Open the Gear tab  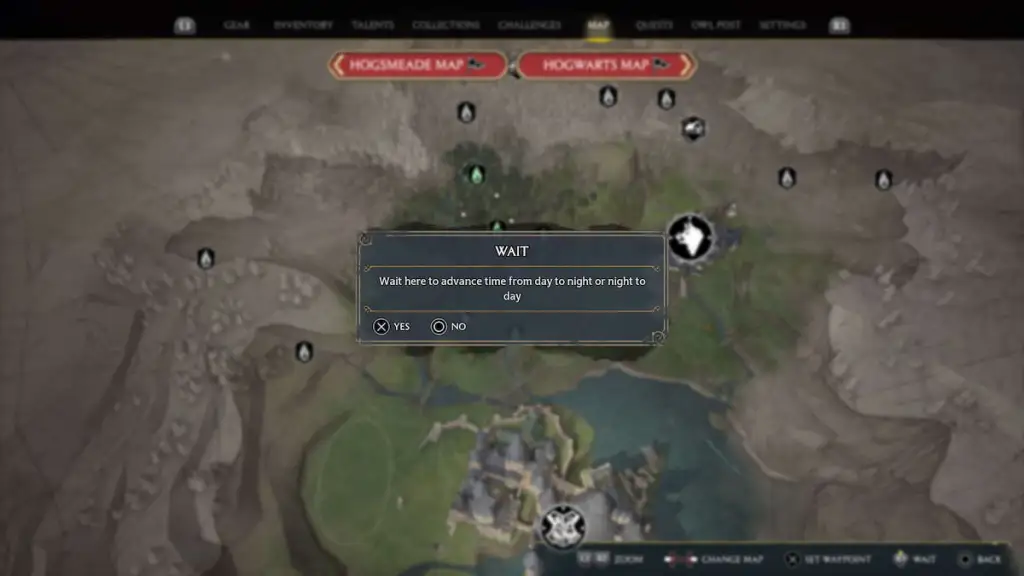pyautogui.click(x=237, y=25)
